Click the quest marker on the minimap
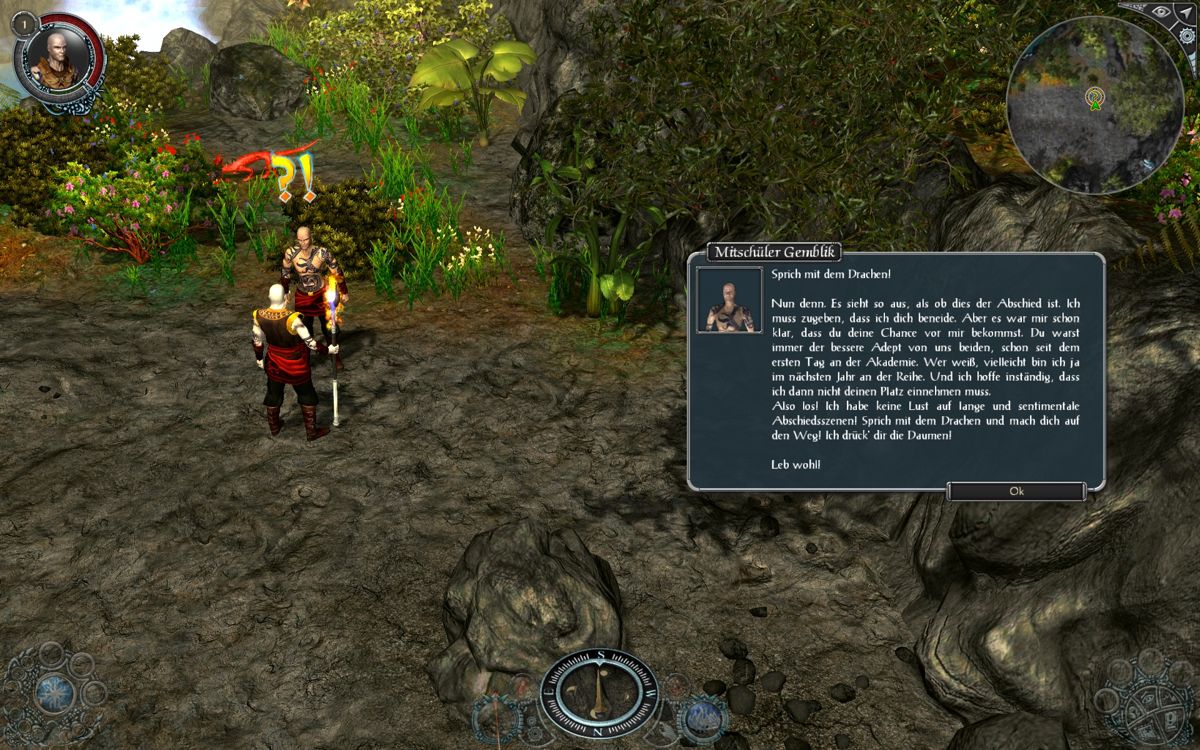1200x750 pixels. [x=1095, y=99]
